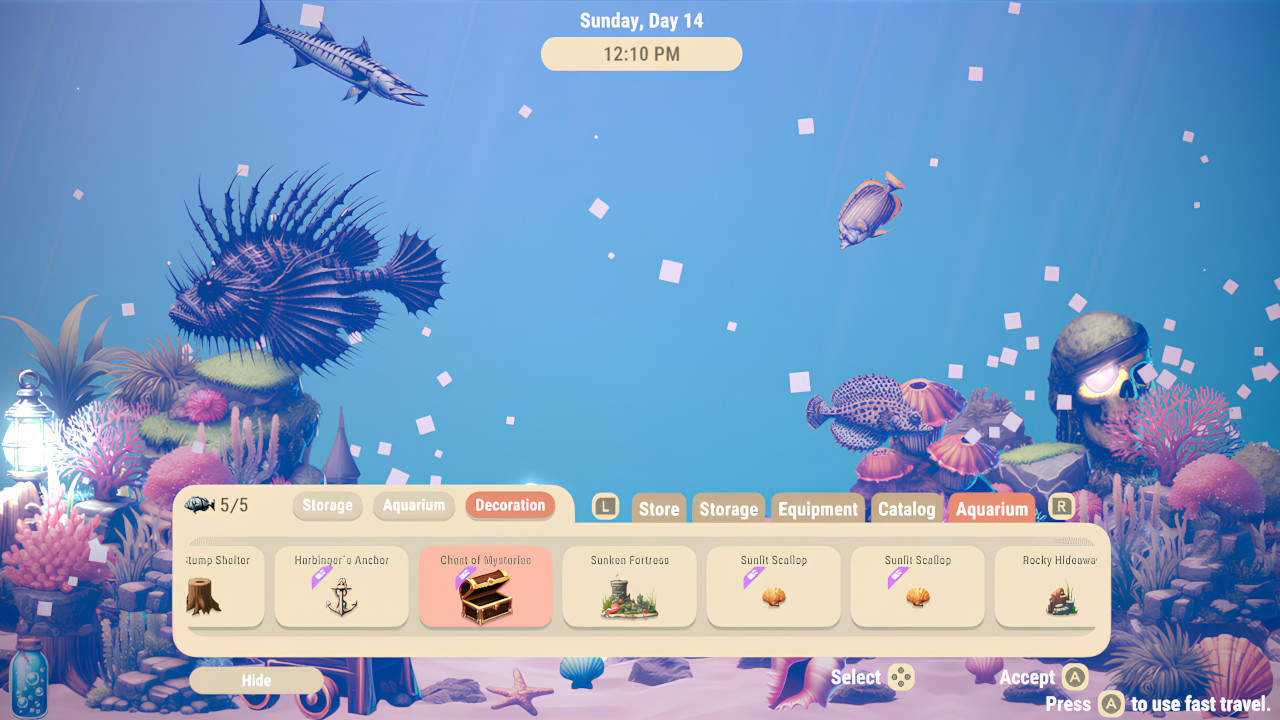Pick the Harbinger's Anchor decoration
The image size is (1280, 720).
(341, 588)
